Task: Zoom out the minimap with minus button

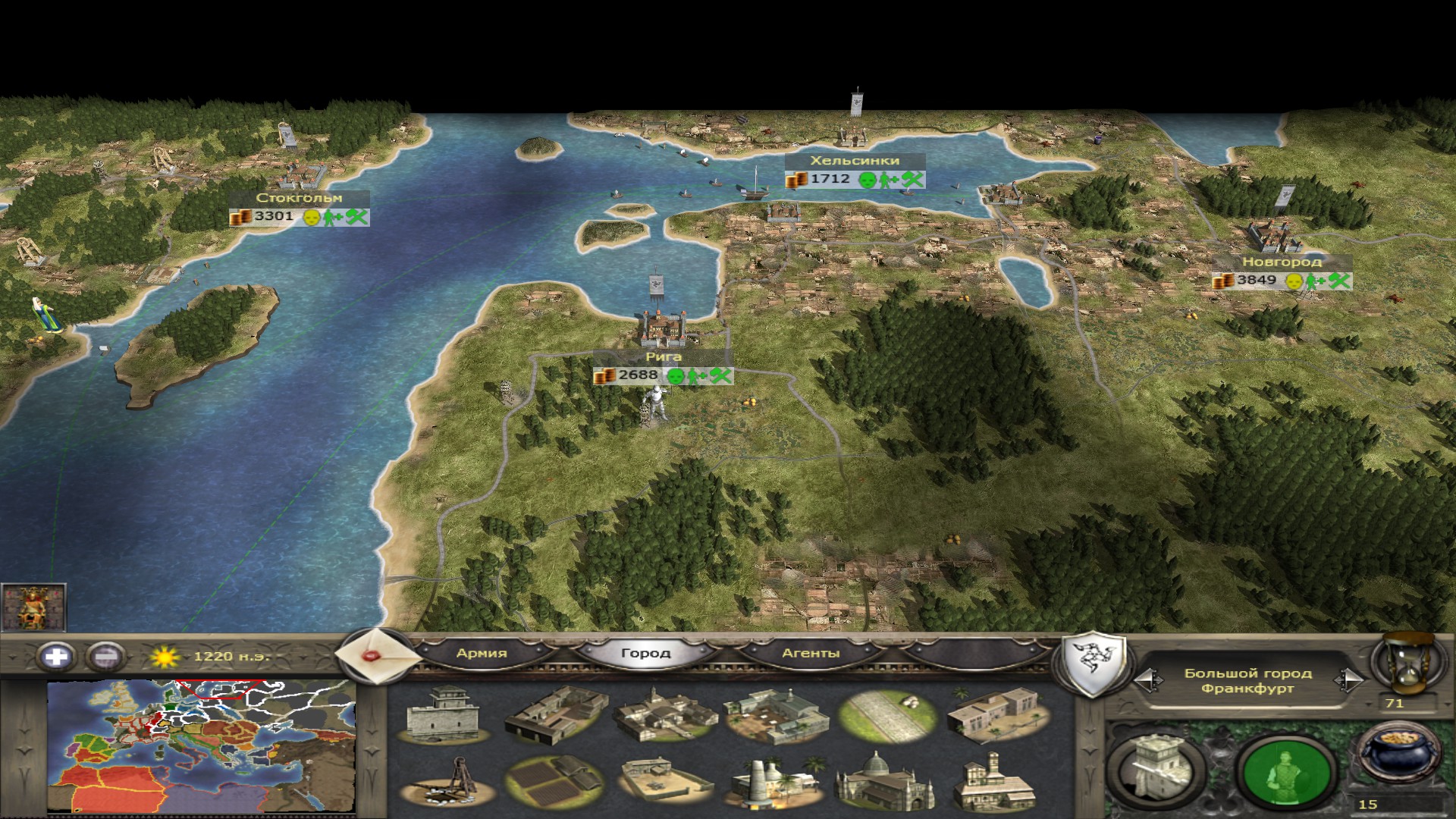Action: tap(106, 656)
